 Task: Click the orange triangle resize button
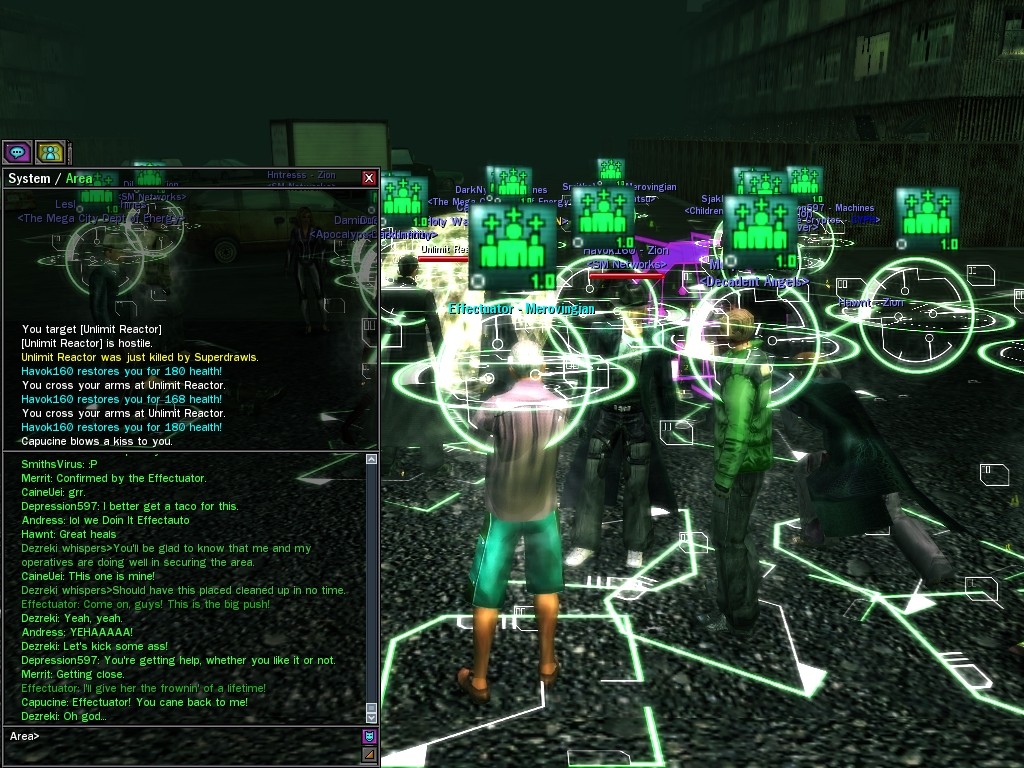click(369, 755)
